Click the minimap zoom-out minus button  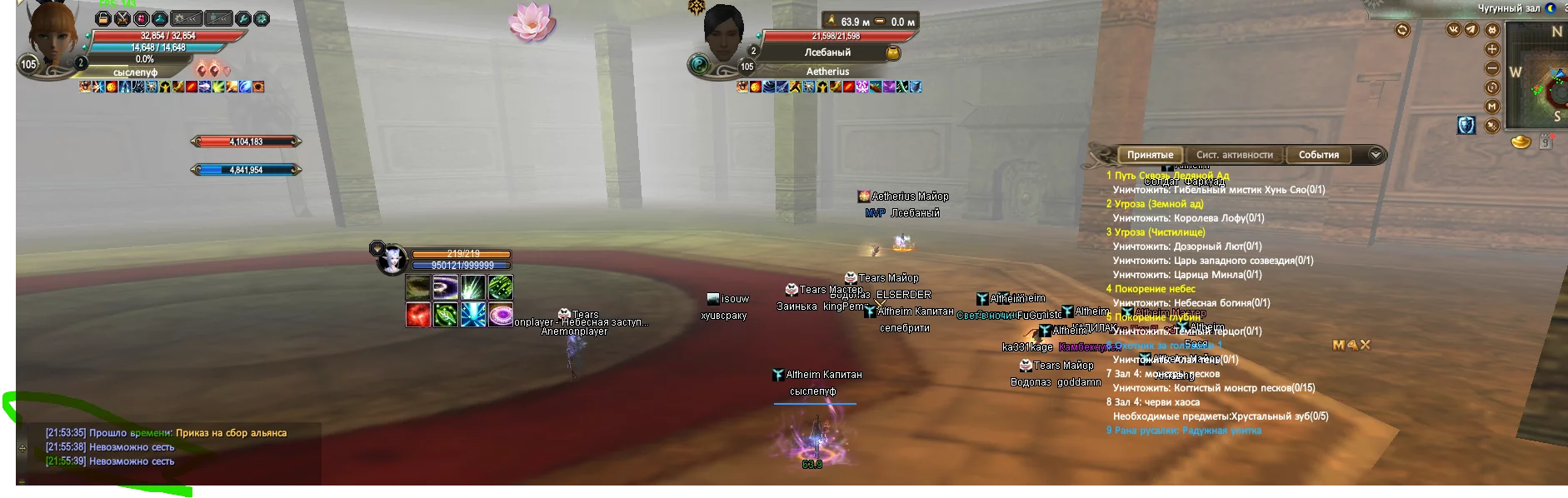click(1492, 68)
